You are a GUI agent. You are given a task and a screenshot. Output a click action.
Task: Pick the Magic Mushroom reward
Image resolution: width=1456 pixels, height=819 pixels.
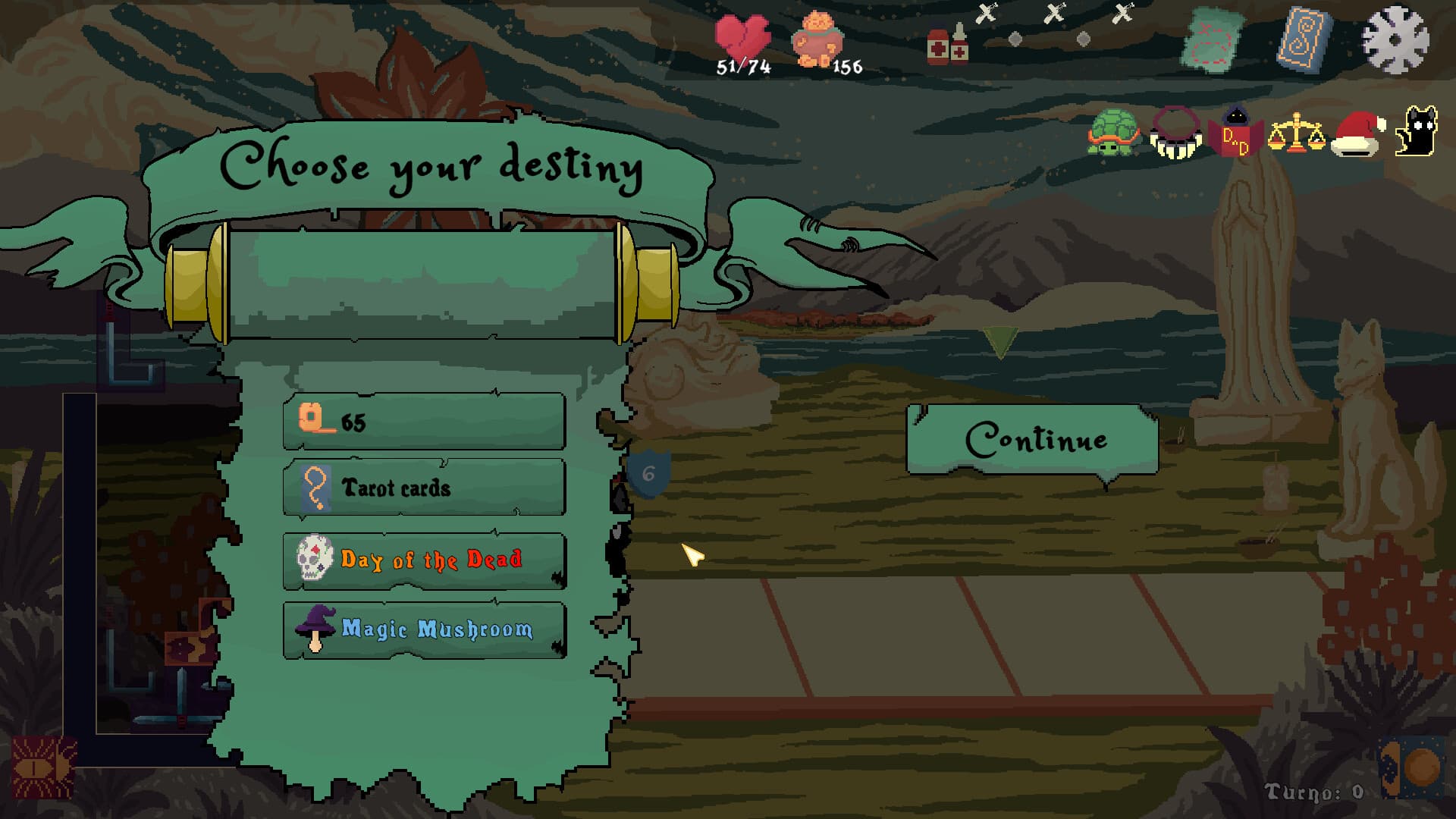pos(424,629)
